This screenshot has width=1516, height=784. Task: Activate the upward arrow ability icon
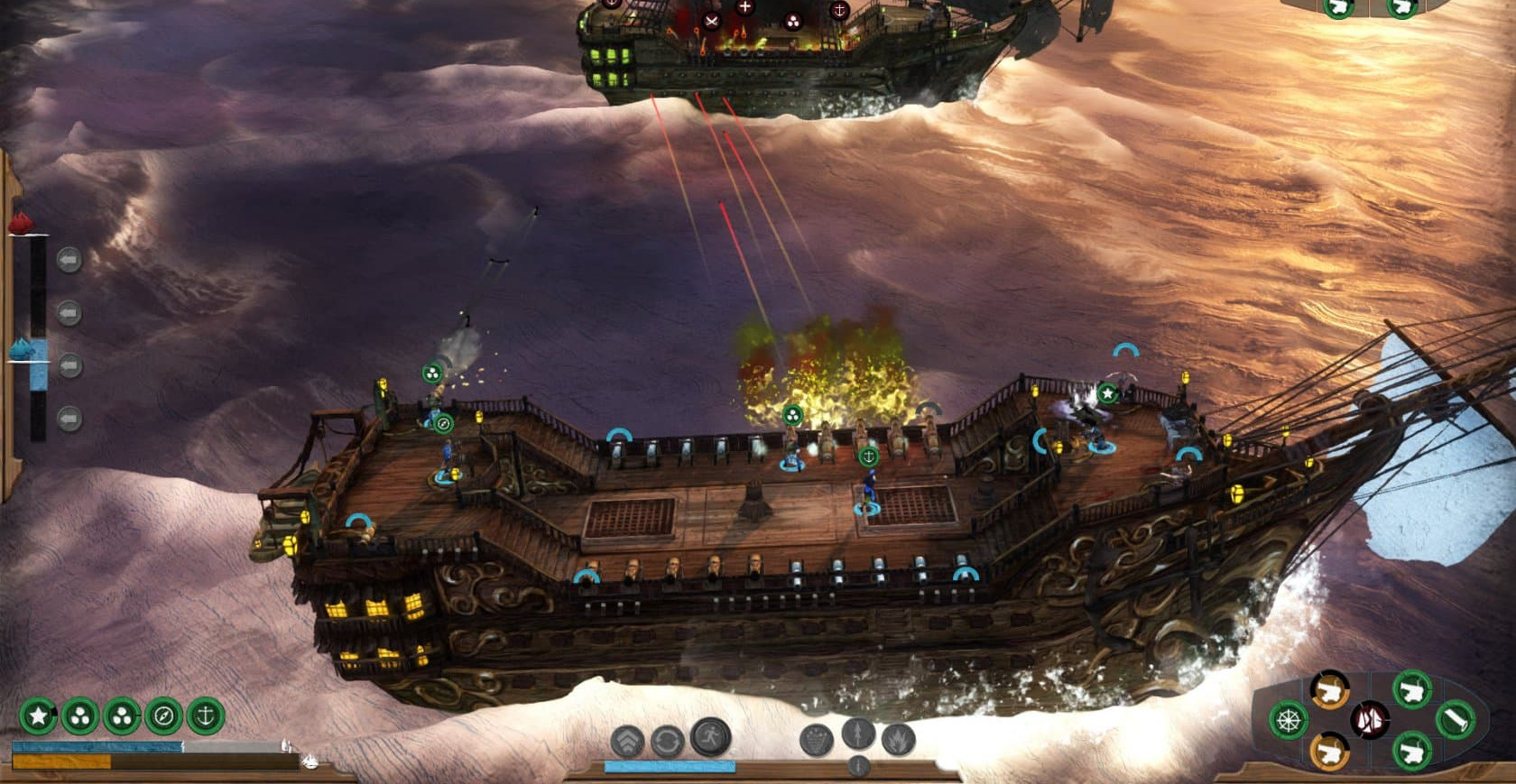point(858,733)
